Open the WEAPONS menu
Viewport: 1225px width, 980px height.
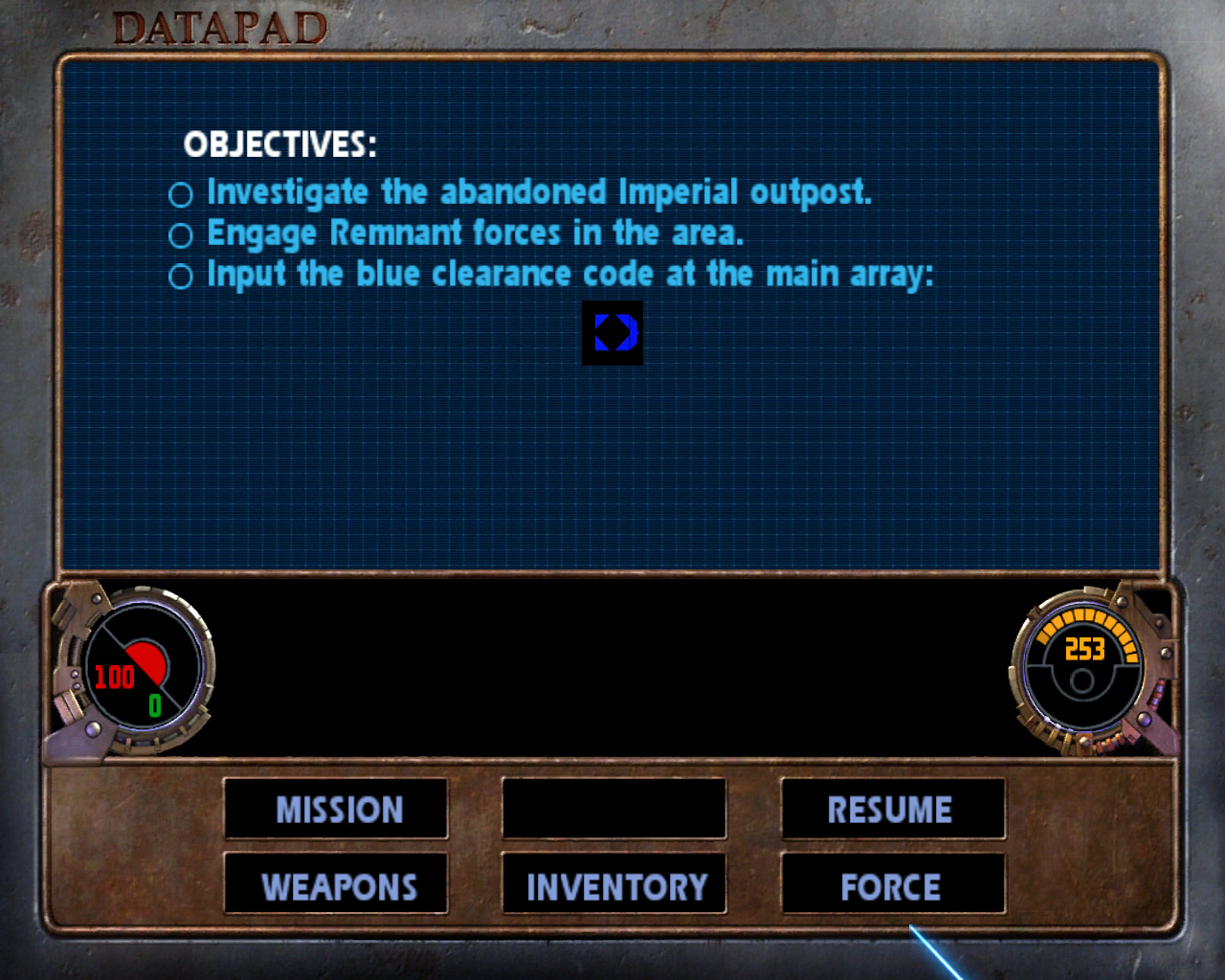pos(336,885)
